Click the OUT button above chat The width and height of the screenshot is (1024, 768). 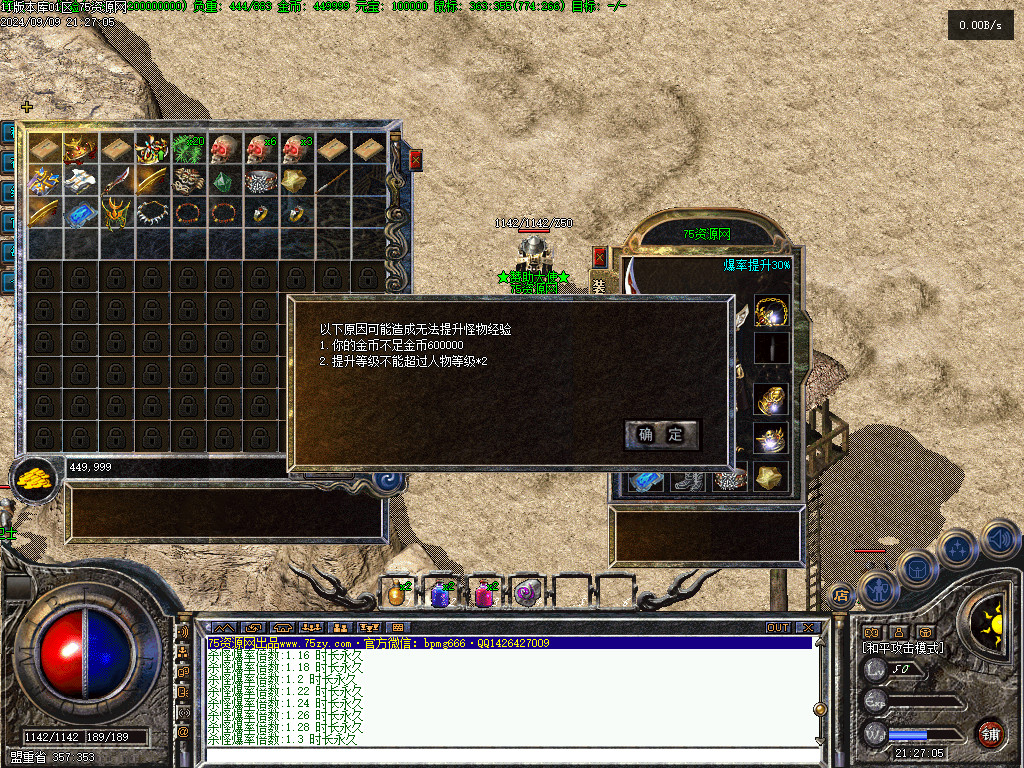coord(778,628)
